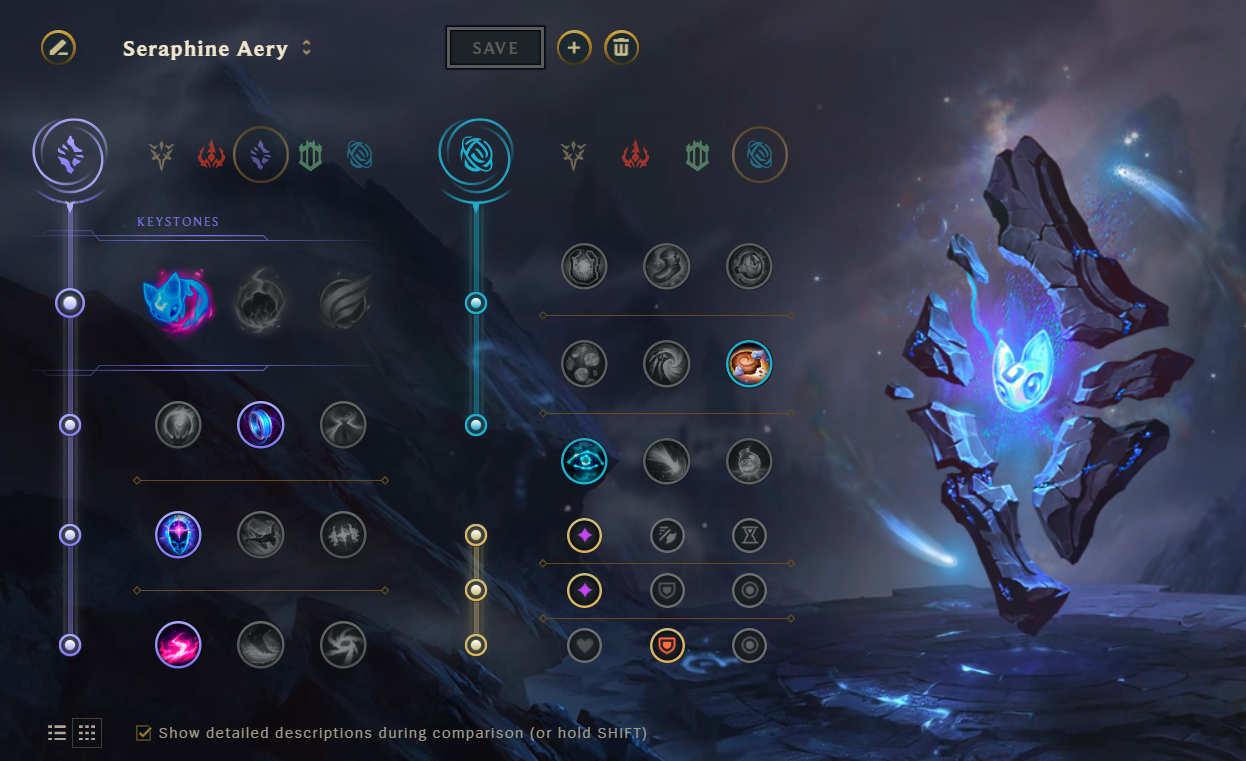The image size is (1246, 761).
Task: Switch secondary path to red Domination
Action: tap(636, 155)
